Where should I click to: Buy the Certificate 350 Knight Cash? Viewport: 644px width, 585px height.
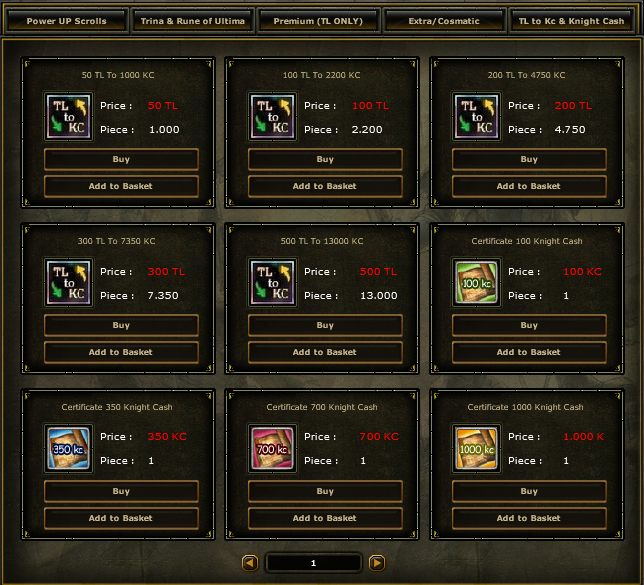pos(121,492)
